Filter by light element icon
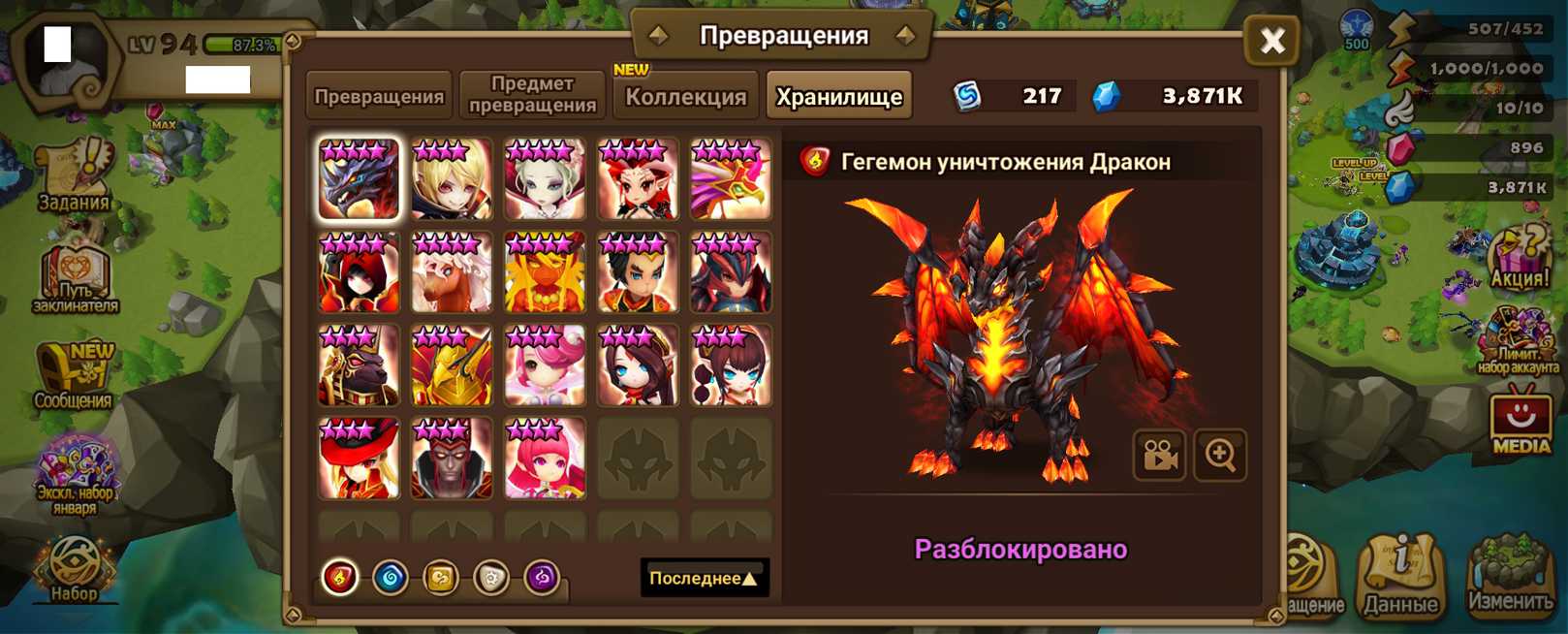This screenshot has width=1568, height=634. coord(491,578)
